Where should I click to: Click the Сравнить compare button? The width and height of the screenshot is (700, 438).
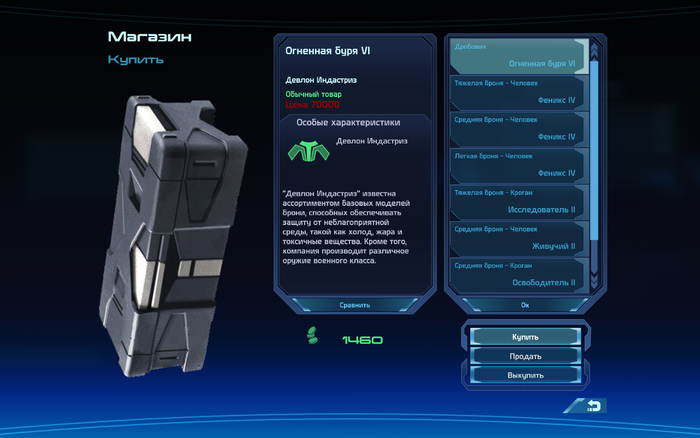click(x=355, y=305)
